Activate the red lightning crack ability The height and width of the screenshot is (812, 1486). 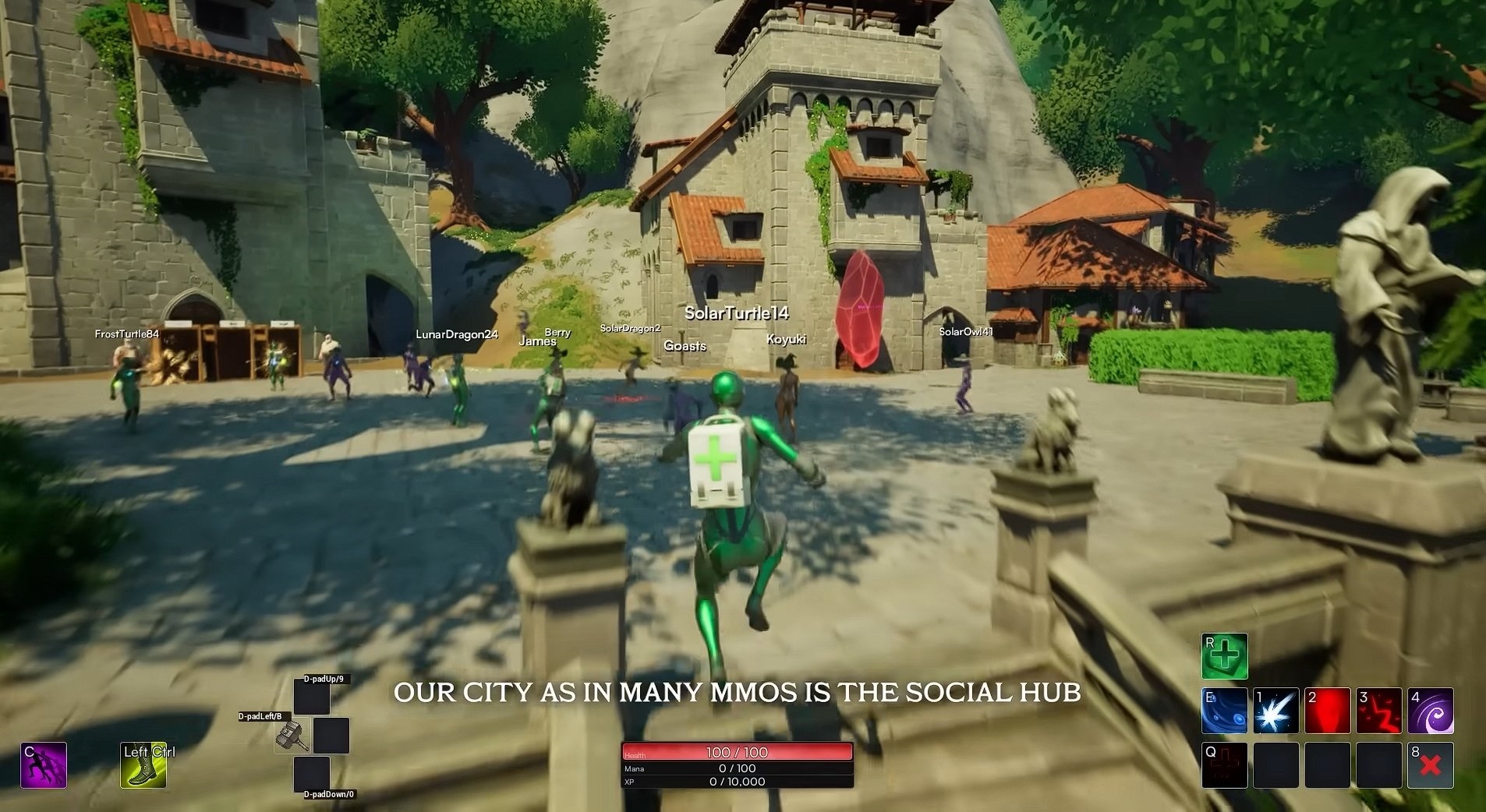[x=1379, y=711]
